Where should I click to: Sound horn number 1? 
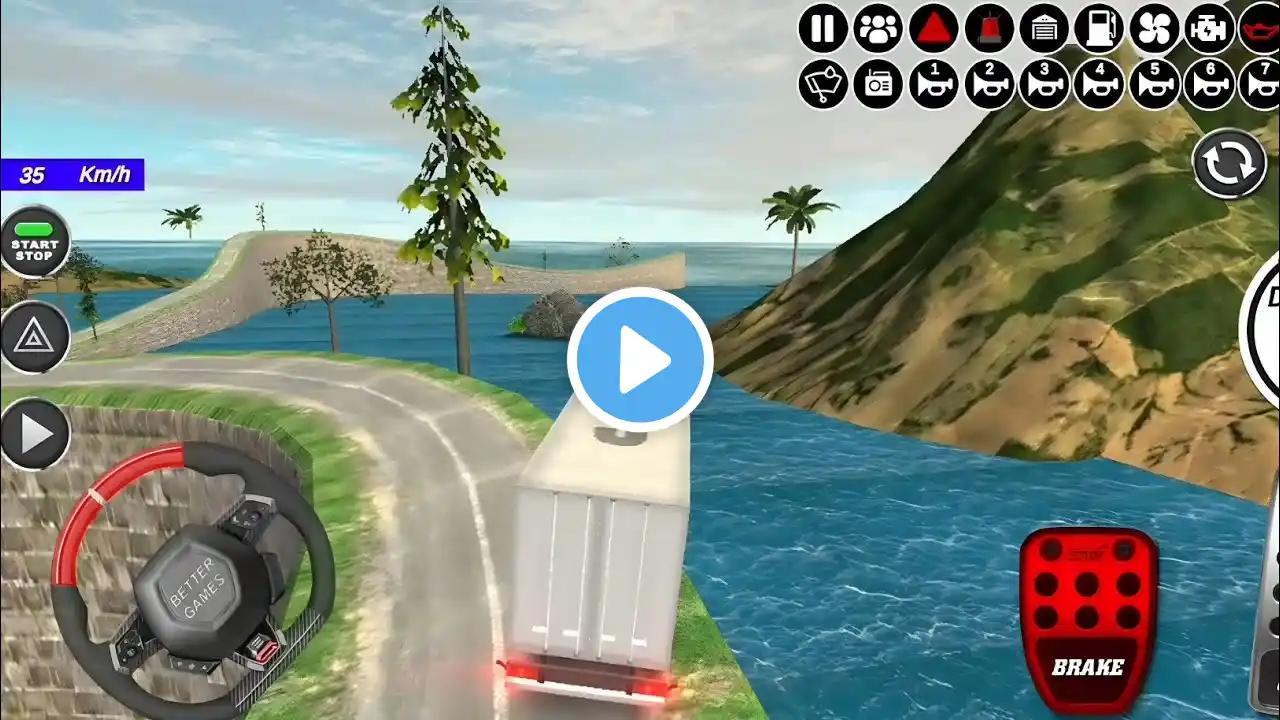click(x=933, y=84)
